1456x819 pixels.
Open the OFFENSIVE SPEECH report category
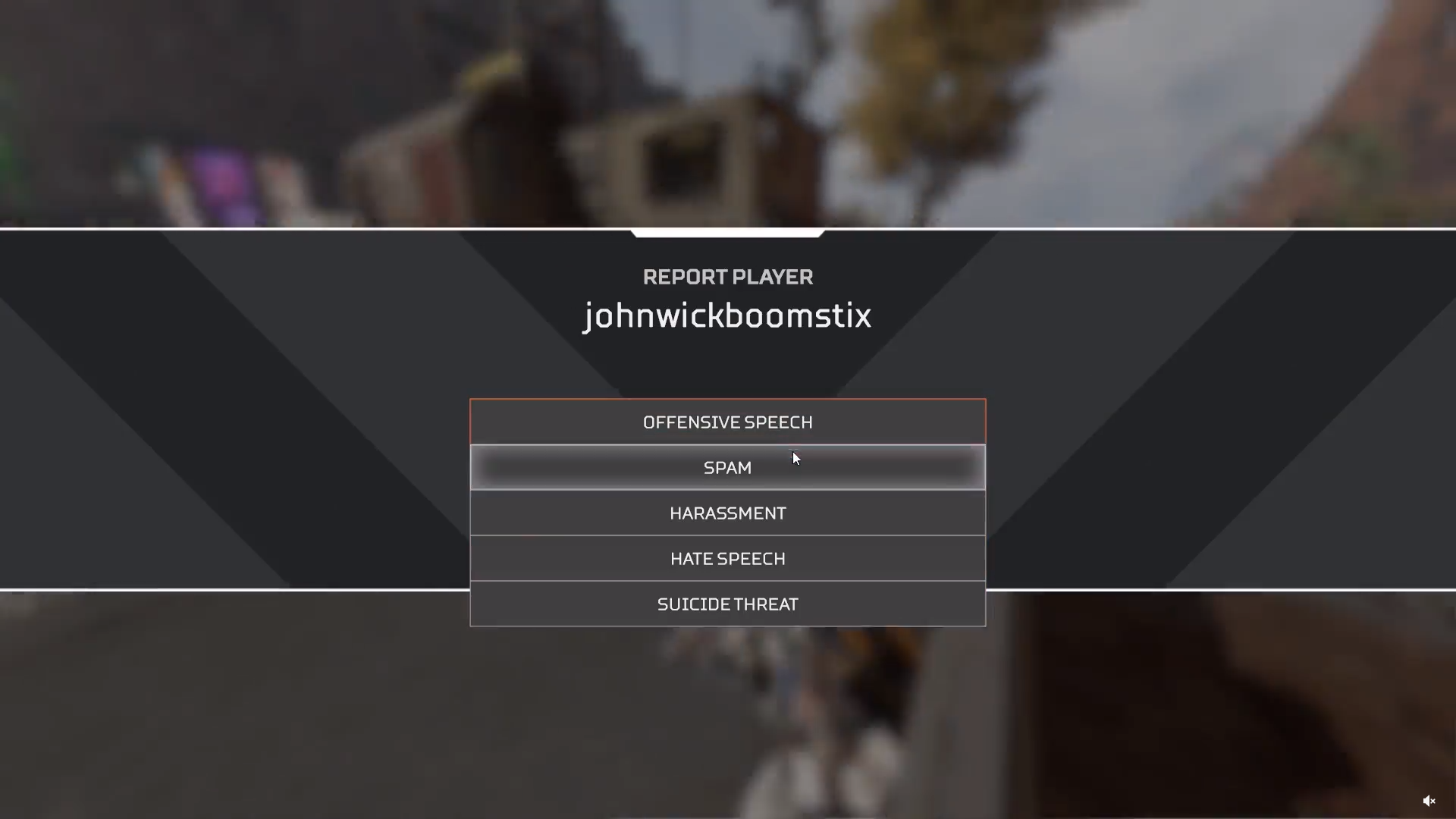point(727,422)
